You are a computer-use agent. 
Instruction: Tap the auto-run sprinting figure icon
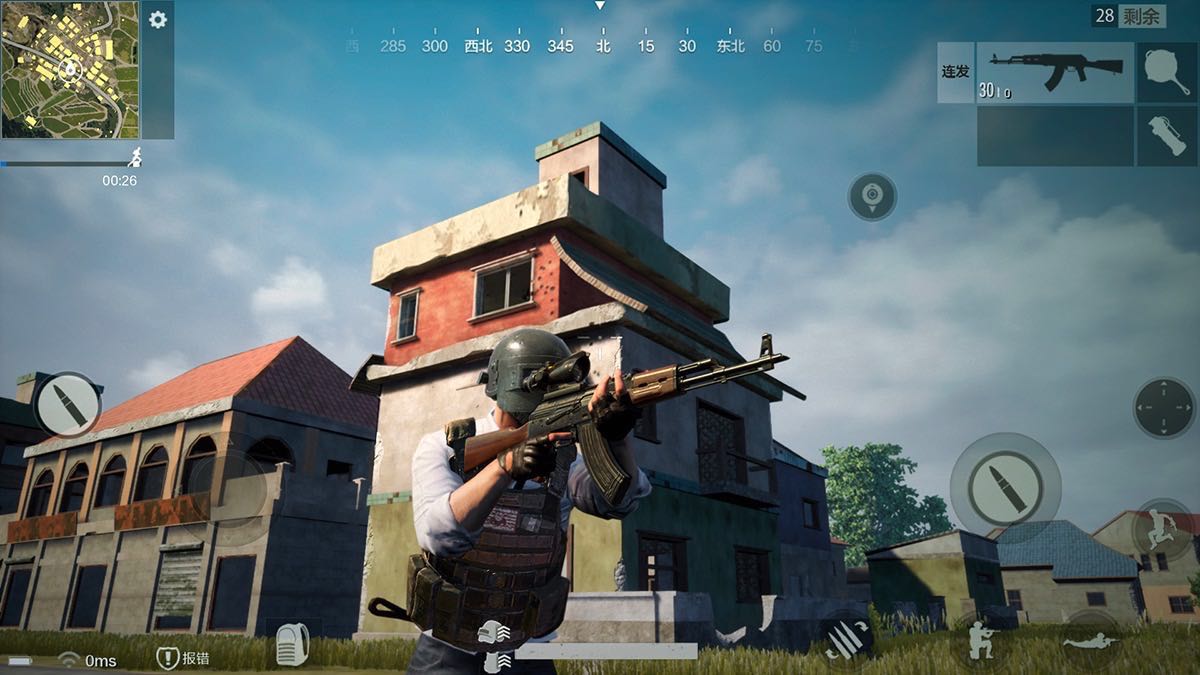tap(135, 156)
